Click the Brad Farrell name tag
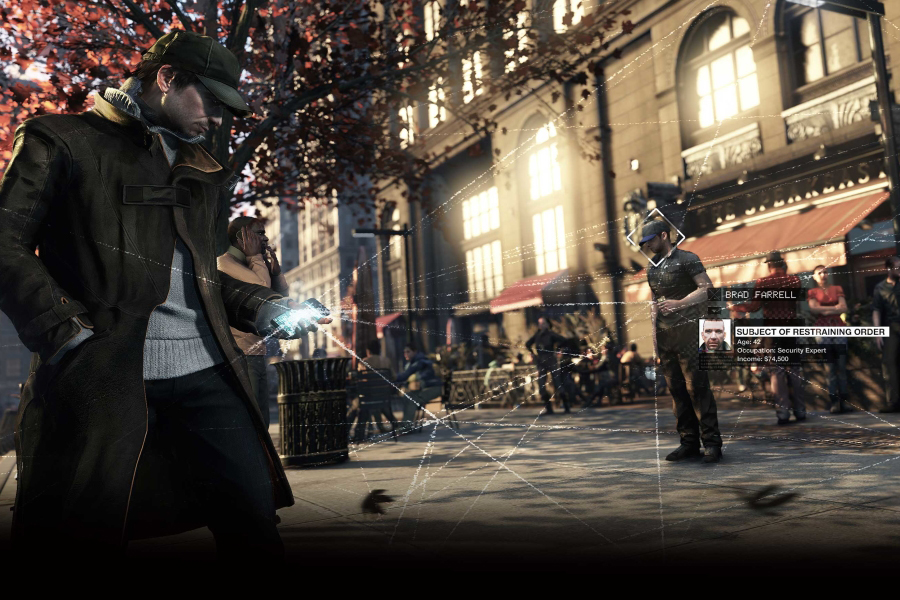The width and height of the screenshot is (900, 600). pos(754,295)
